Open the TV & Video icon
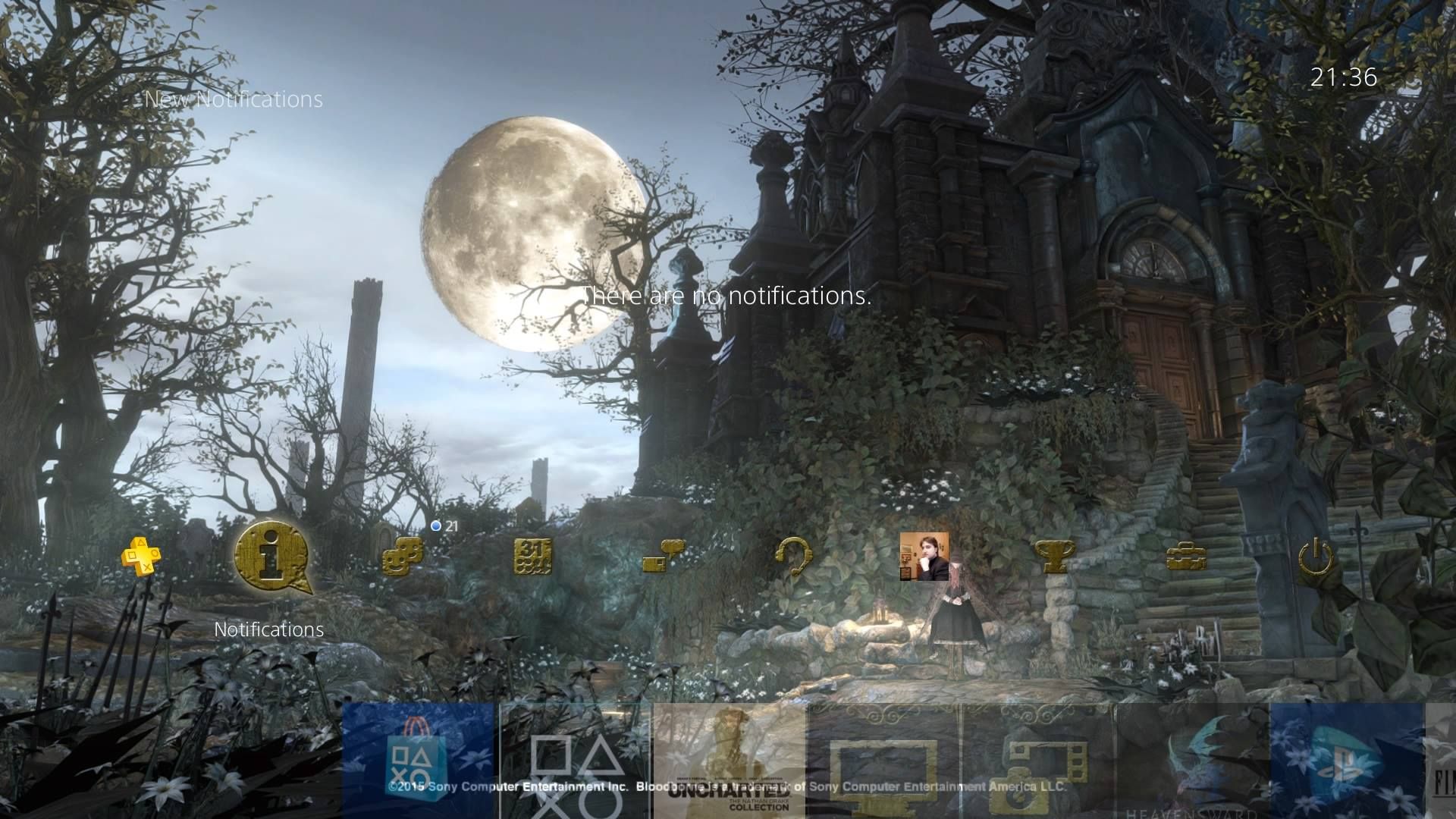This screenshot has width=1456, height=819. tap(883, 766)
